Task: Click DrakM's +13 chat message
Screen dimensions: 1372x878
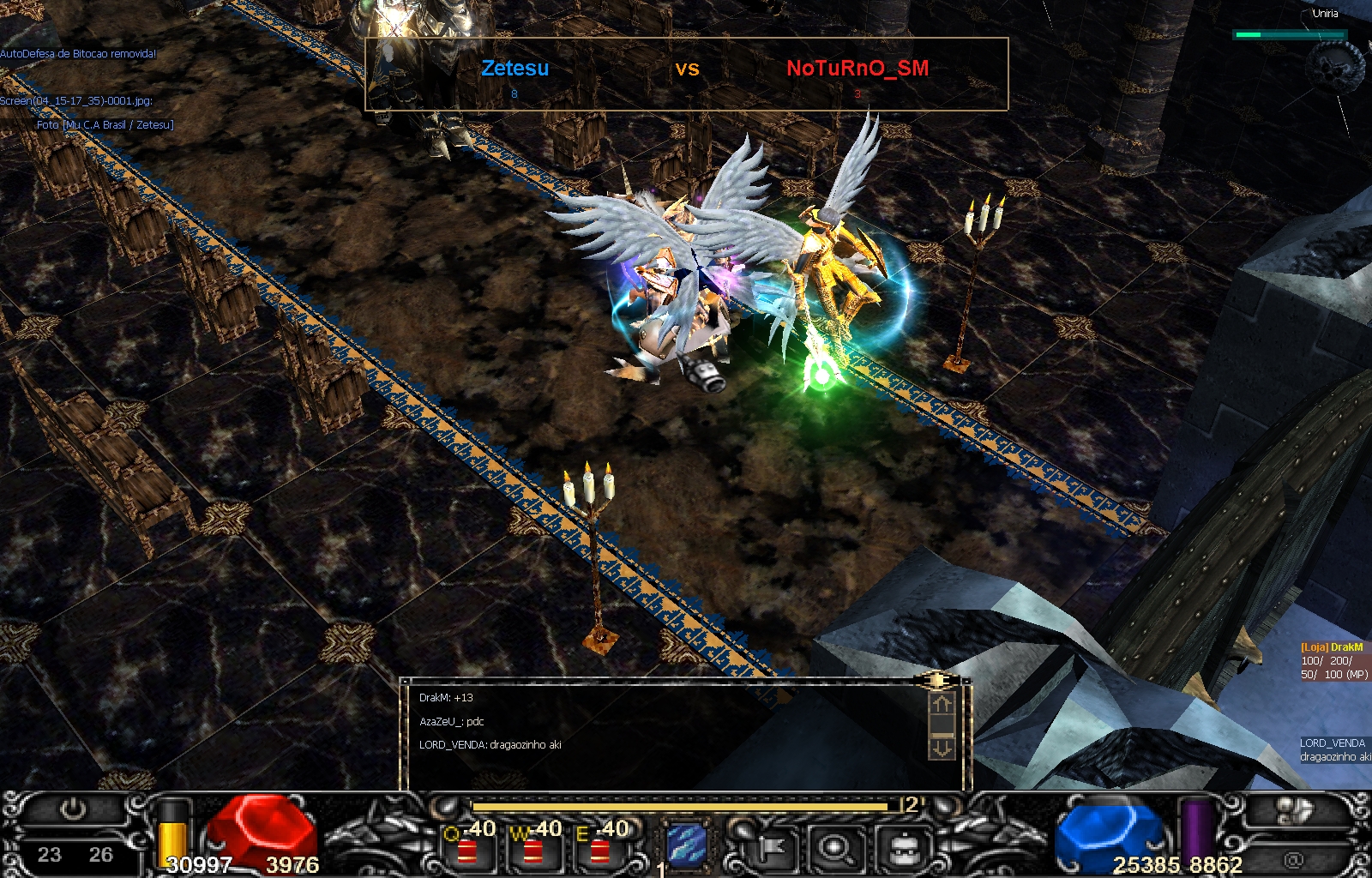Action: point(446,698)
